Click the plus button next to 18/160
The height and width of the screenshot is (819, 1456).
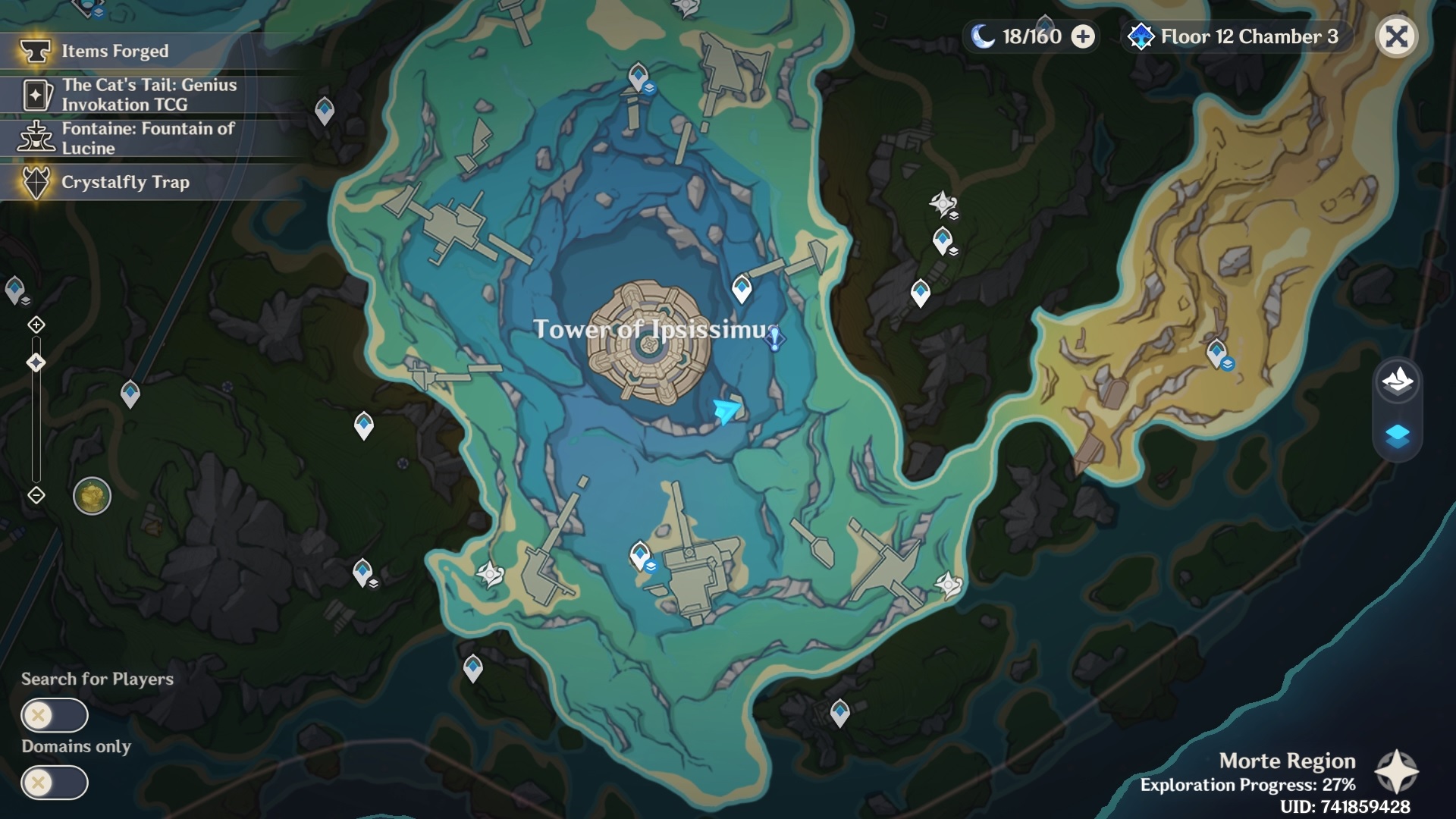(1082, 36)
